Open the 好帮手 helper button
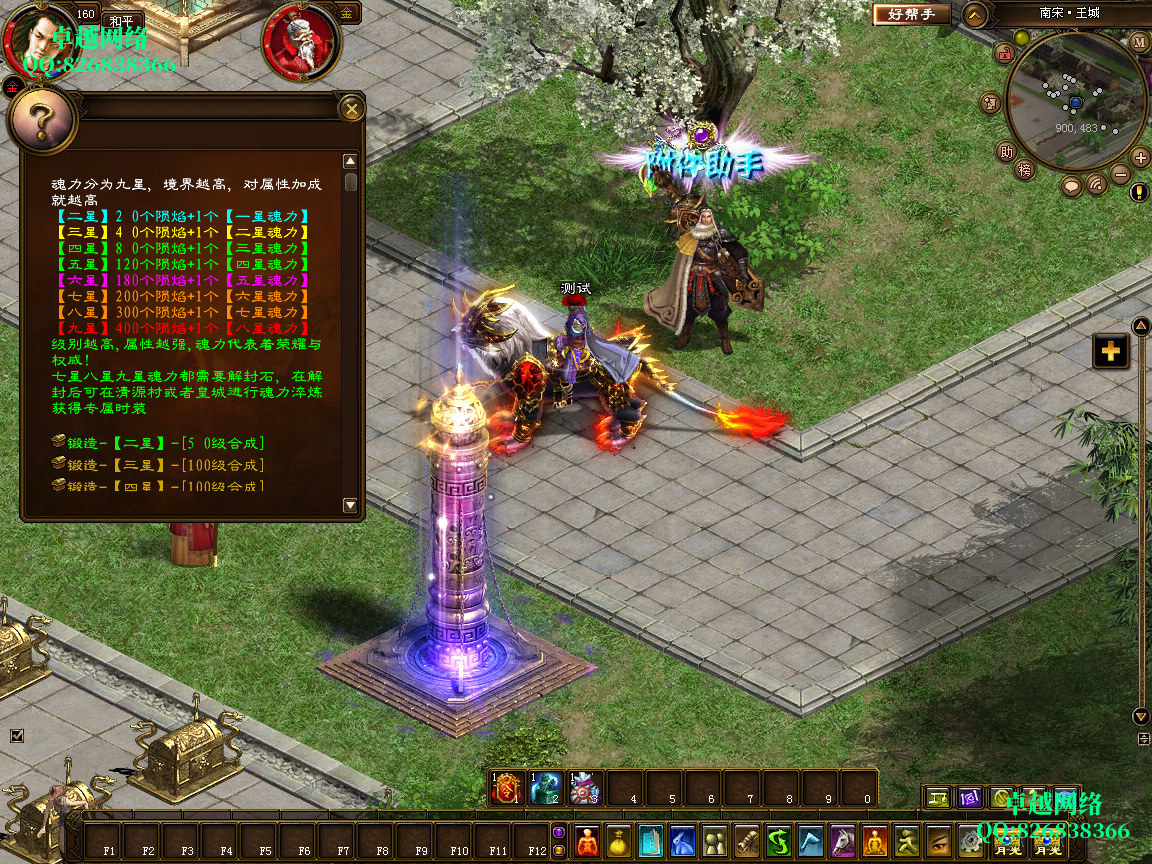 click(x=911, y=15)
